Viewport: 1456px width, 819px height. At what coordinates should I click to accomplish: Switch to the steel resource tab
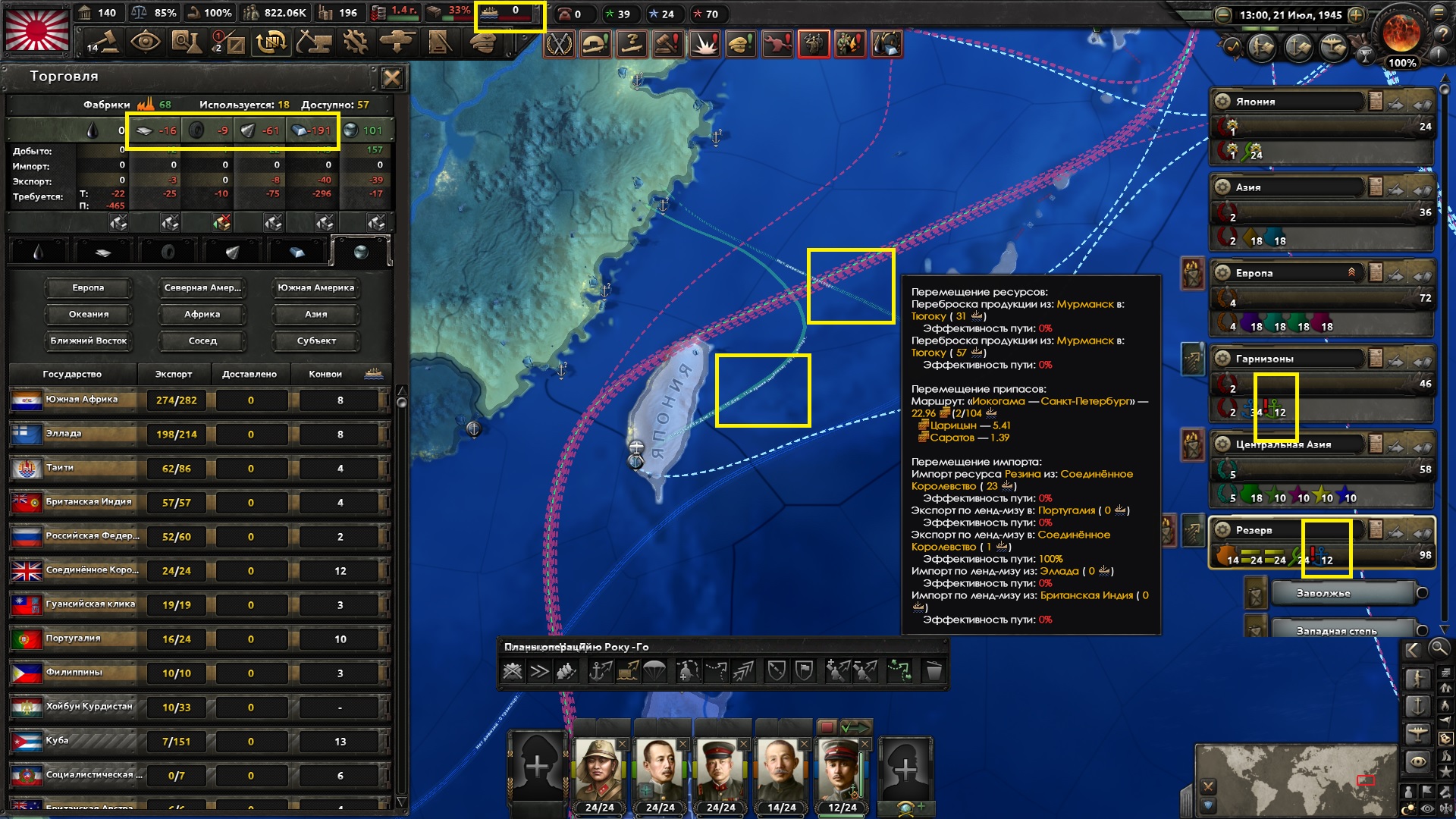point(297,253)
